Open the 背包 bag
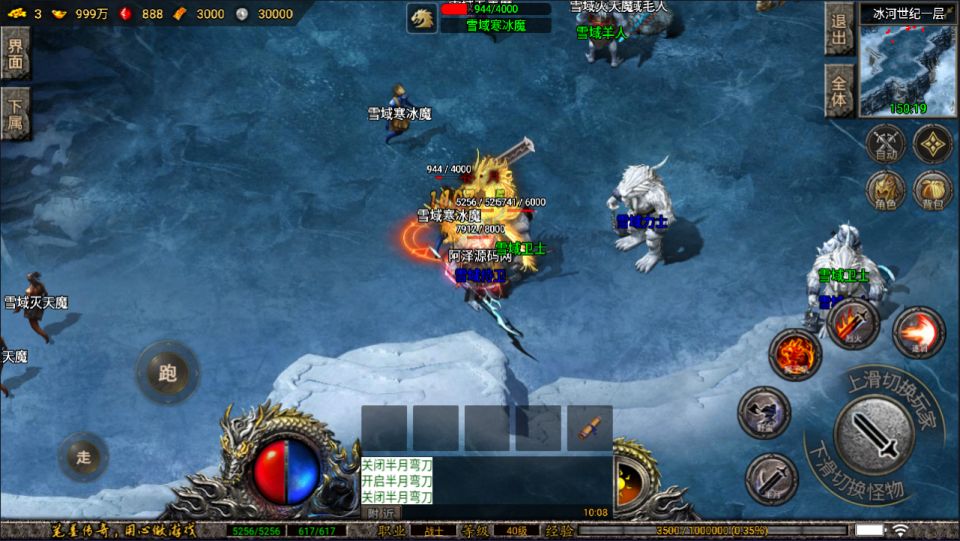 tap(933, 190)
